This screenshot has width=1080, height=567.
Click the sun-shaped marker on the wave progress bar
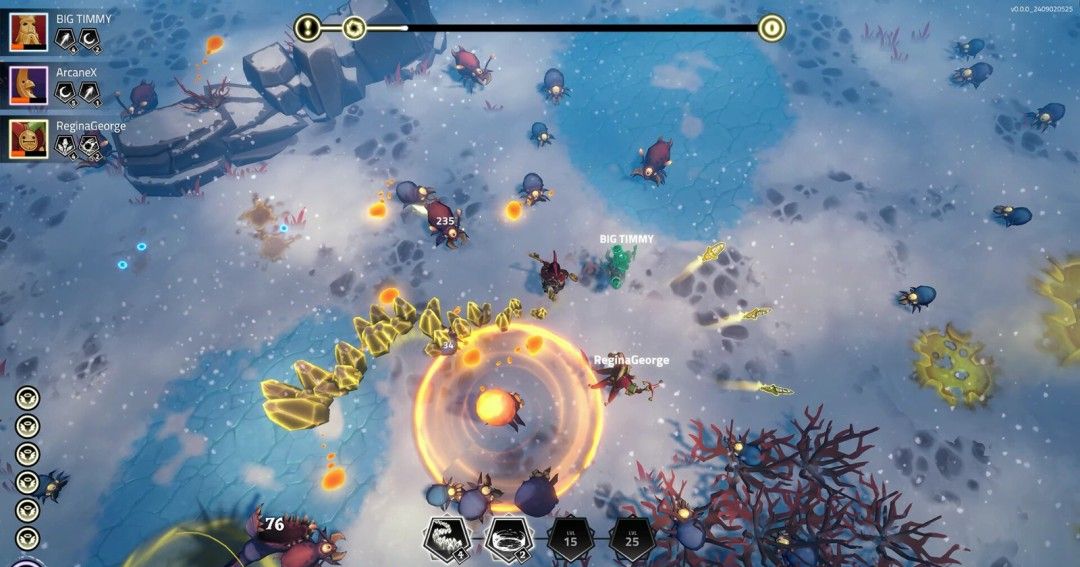(x=353, y=28)
